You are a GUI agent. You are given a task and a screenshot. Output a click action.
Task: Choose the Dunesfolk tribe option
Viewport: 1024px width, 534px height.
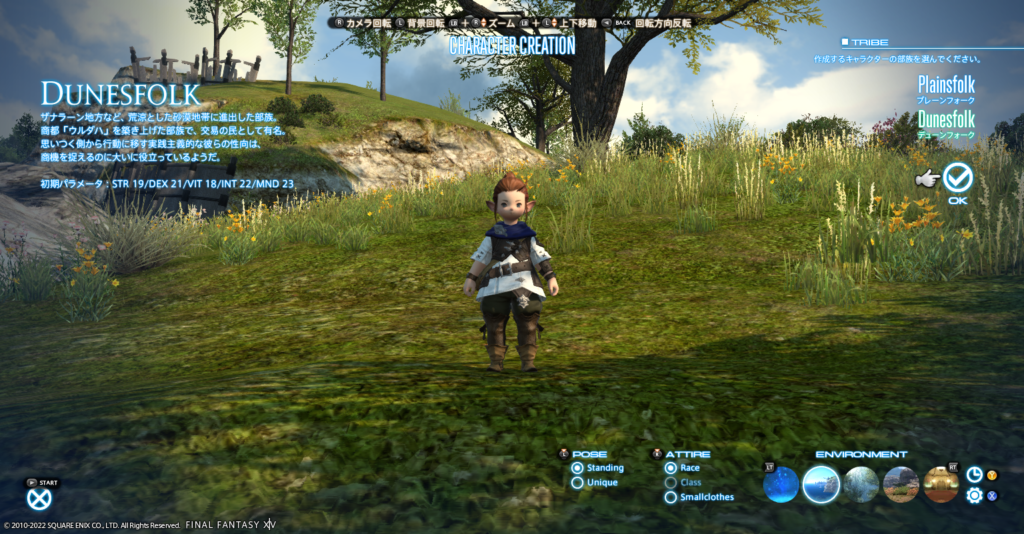coord(946,121)
